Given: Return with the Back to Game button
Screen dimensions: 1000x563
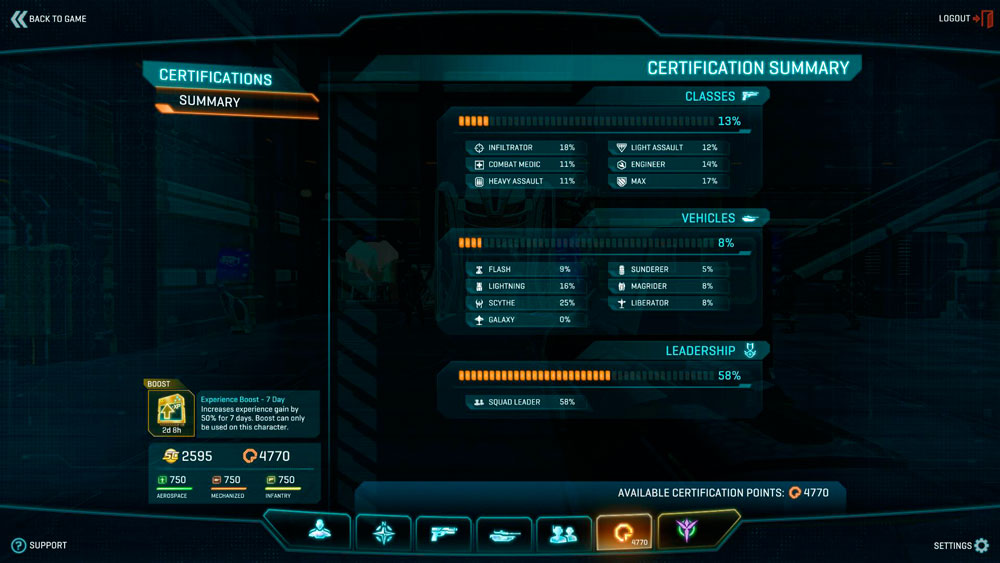Looking at the screenshot, I should click(x=49, y=19).
